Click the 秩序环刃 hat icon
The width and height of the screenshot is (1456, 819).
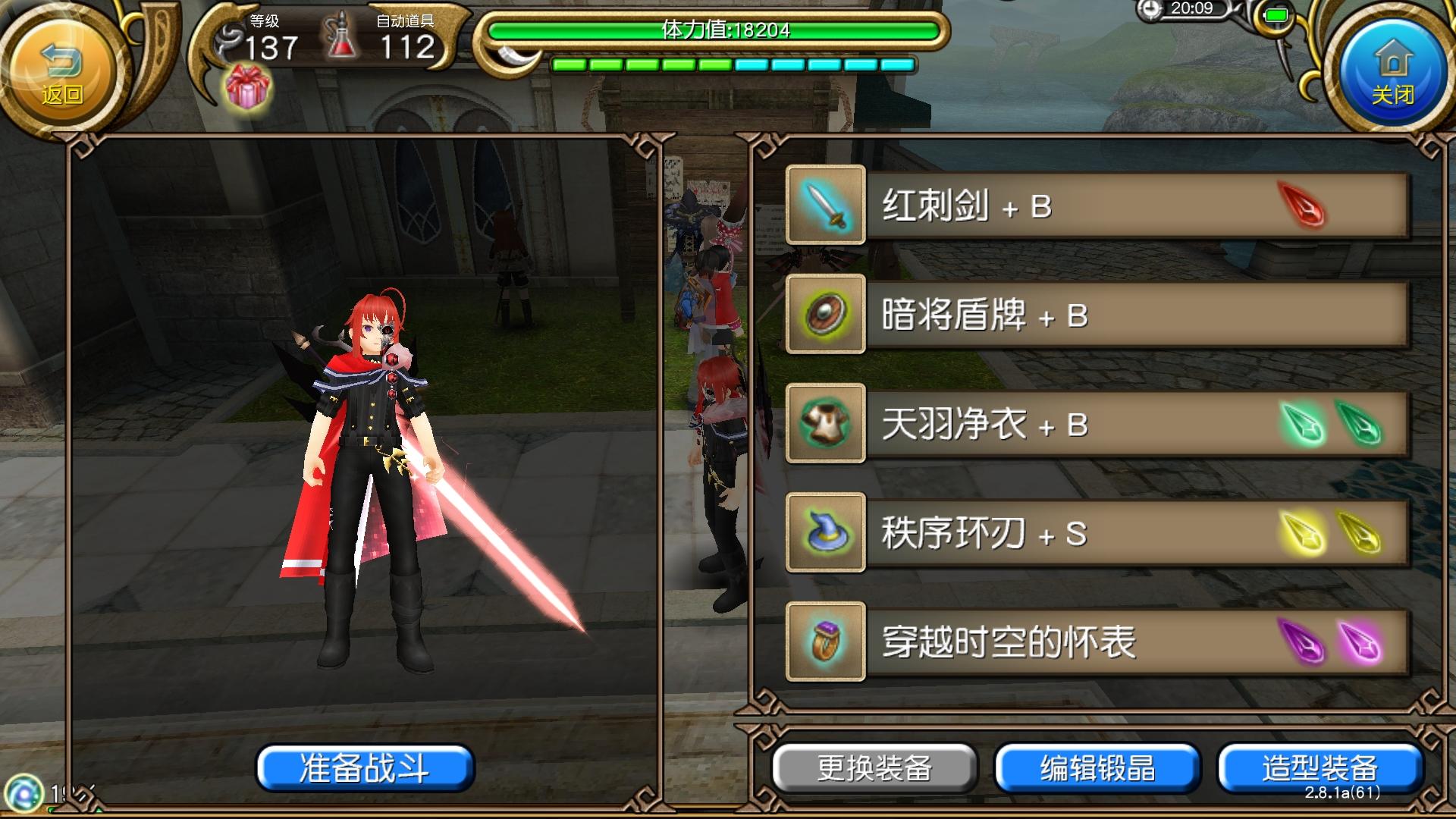[825, 533]
